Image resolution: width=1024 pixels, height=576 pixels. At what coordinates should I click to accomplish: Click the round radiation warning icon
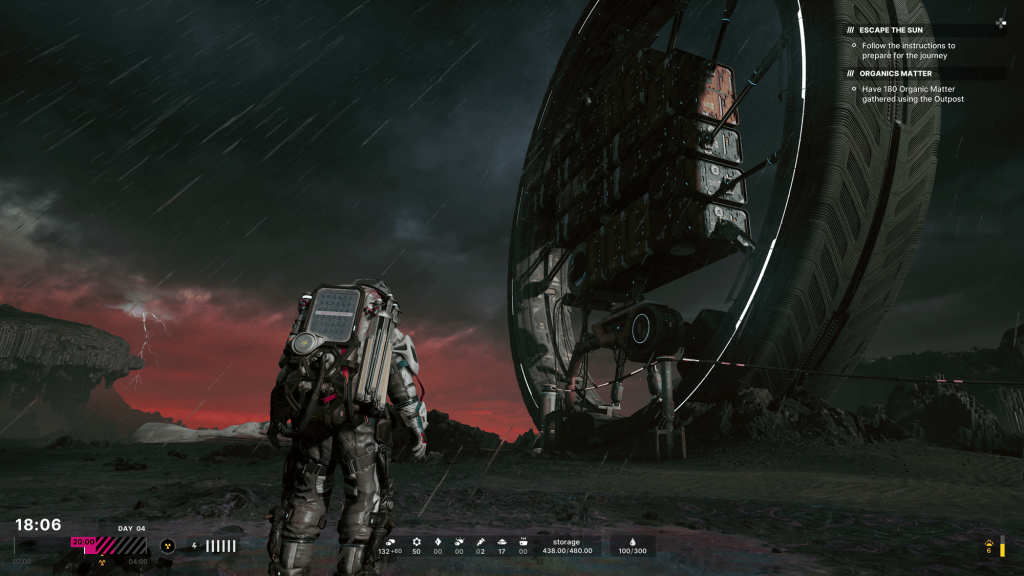168,546
